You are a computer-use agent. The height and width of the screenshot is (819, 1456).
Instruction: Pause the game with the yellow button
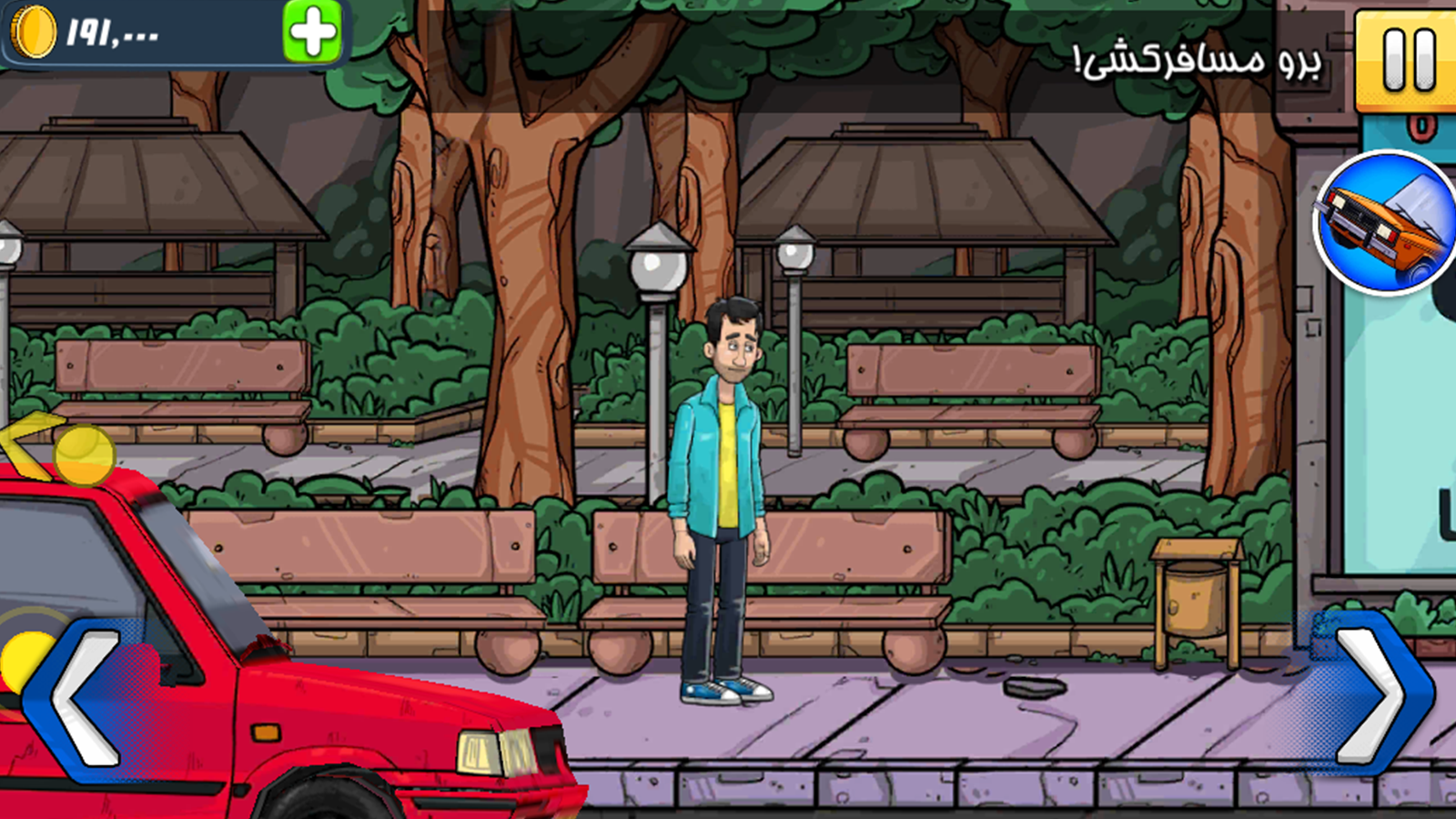tap(1407, 60)
